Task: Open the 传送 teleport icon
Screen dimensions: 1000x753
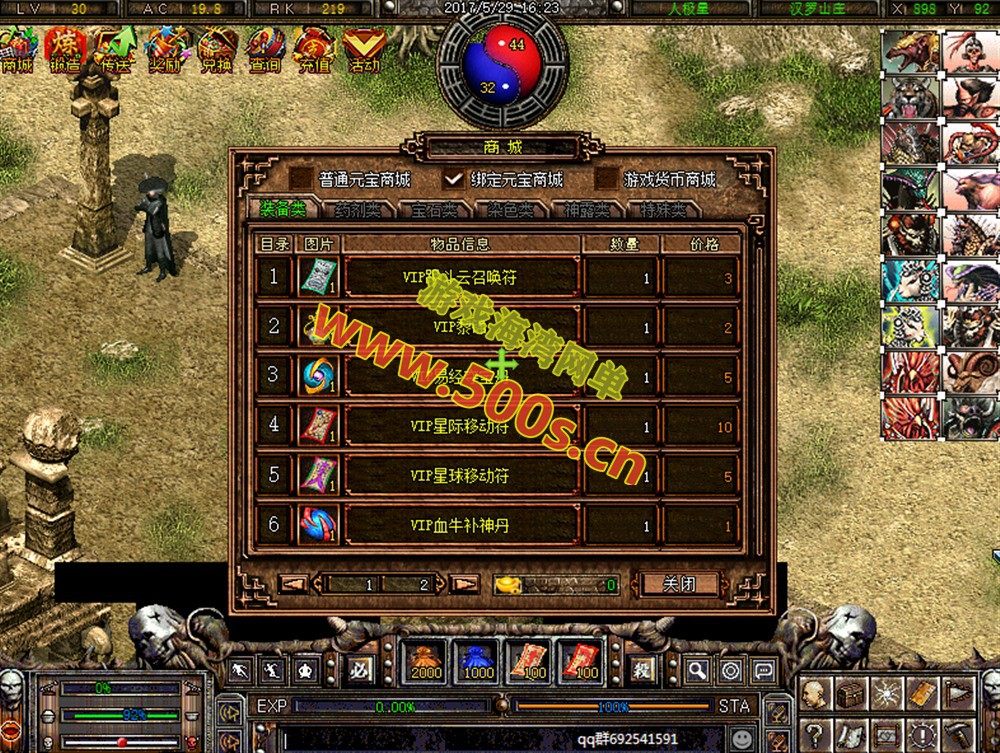Action: click(x=115, y=48)
